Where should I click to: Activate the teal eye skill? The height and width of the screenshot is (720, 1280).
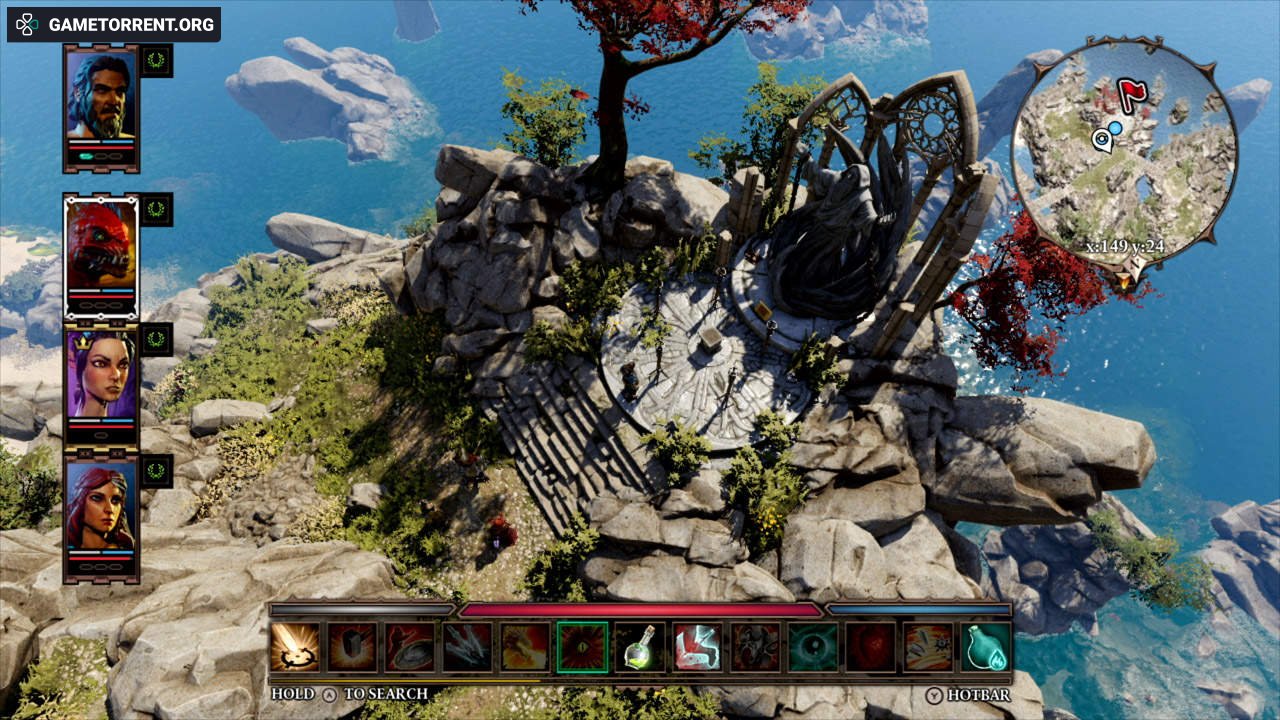813,647
